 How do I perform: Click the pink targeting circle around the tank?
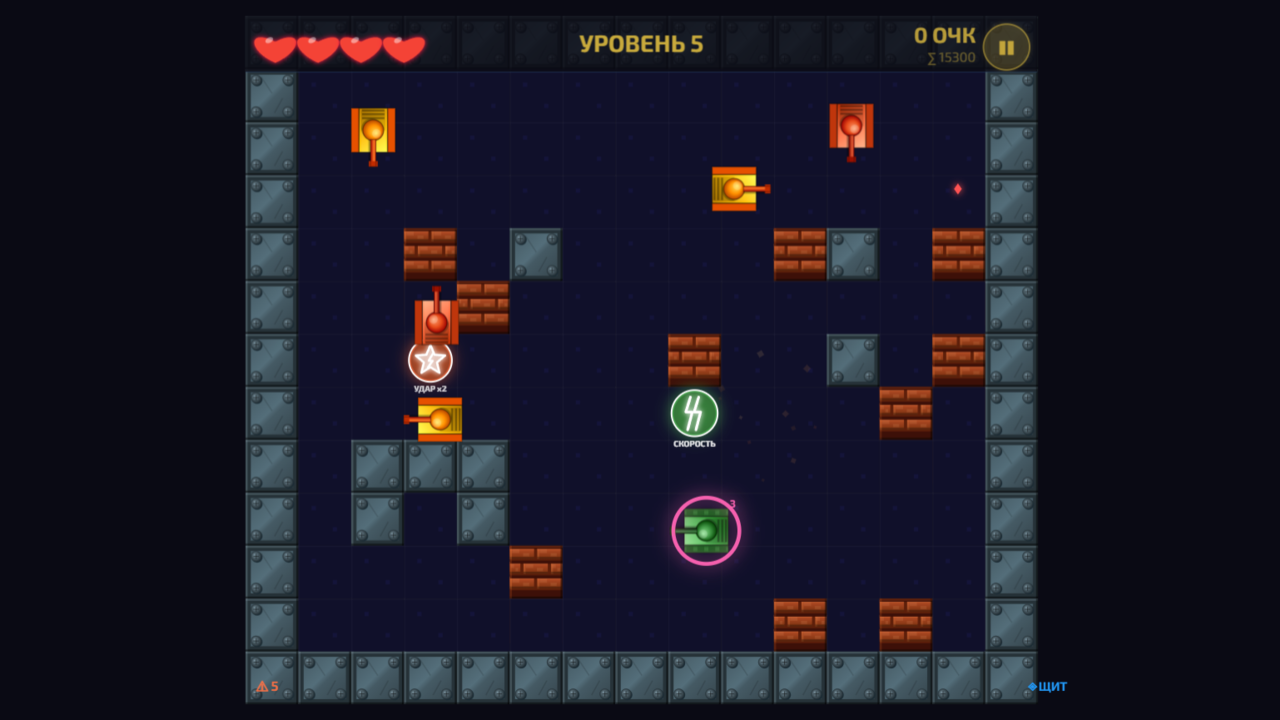point(705,495)
